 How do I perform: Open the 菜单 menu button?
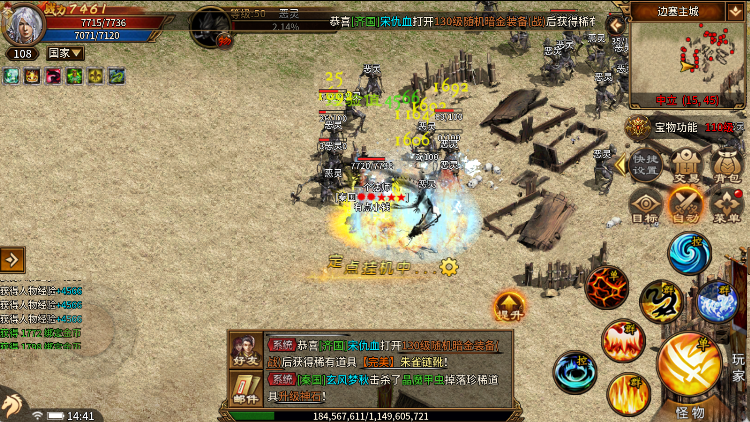point(727,206)
